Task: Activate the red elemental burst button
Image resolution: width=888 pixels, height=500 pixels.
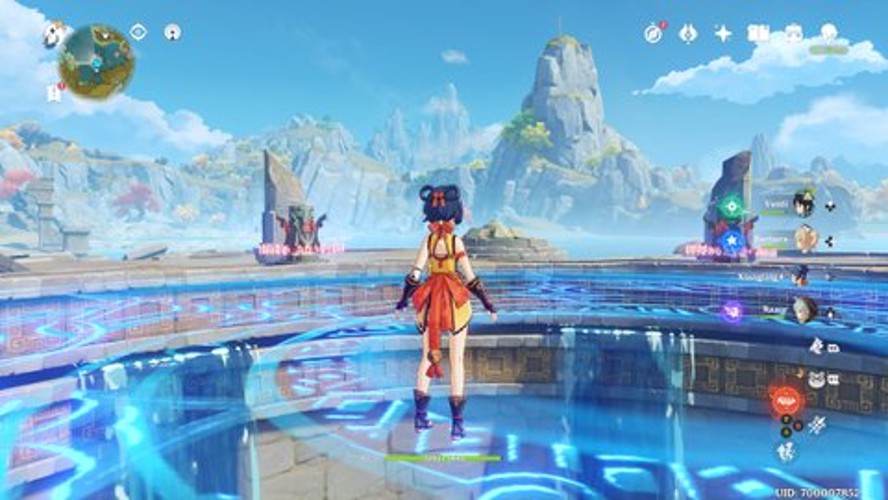Action: point(787,400)
